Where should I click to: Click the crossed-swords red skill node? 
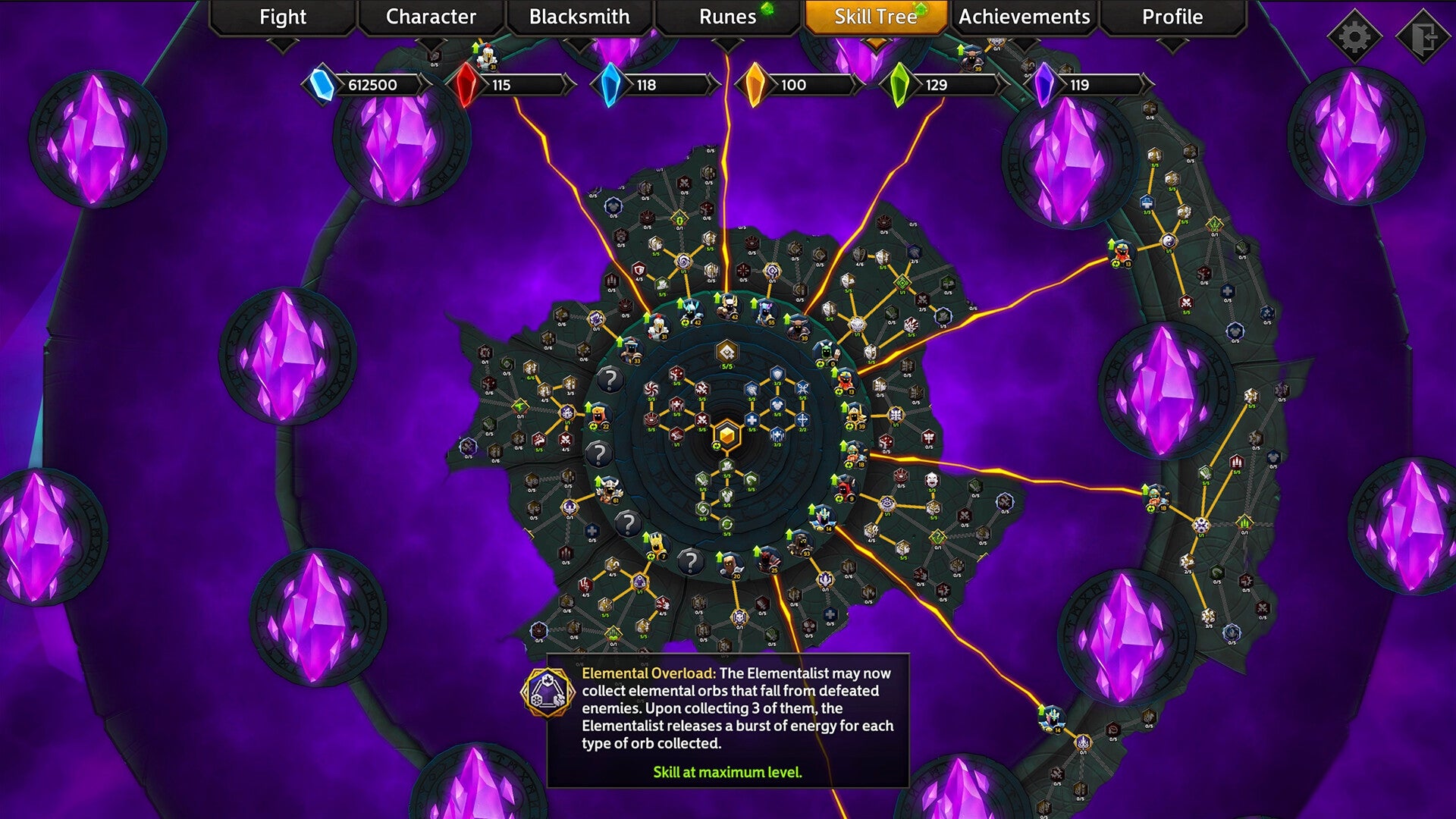coord(702,420)
